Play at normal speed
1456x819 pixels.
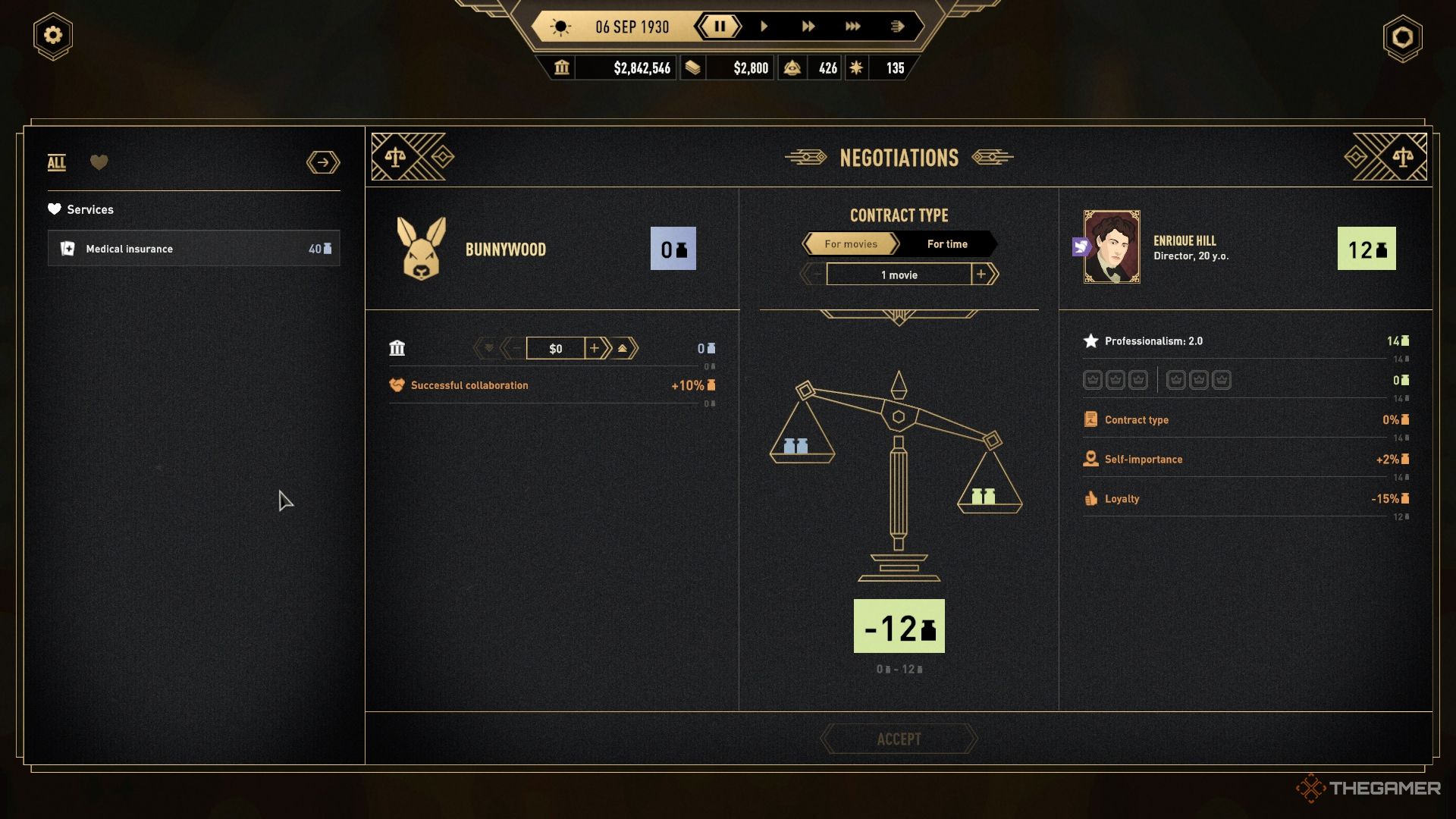tap(764, 27)
